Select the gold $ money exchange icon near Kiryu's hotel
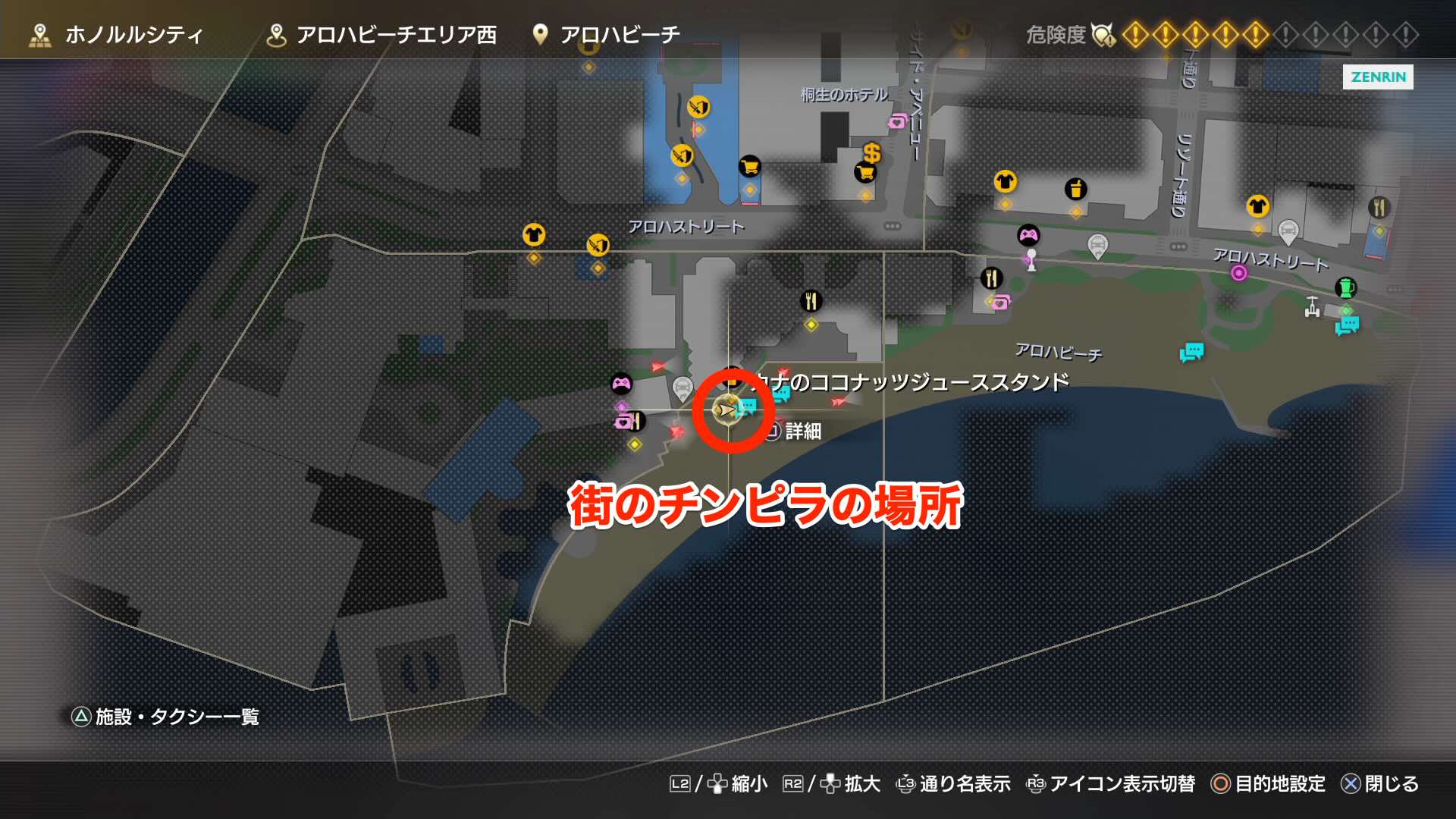 click(x=872, y=154)
